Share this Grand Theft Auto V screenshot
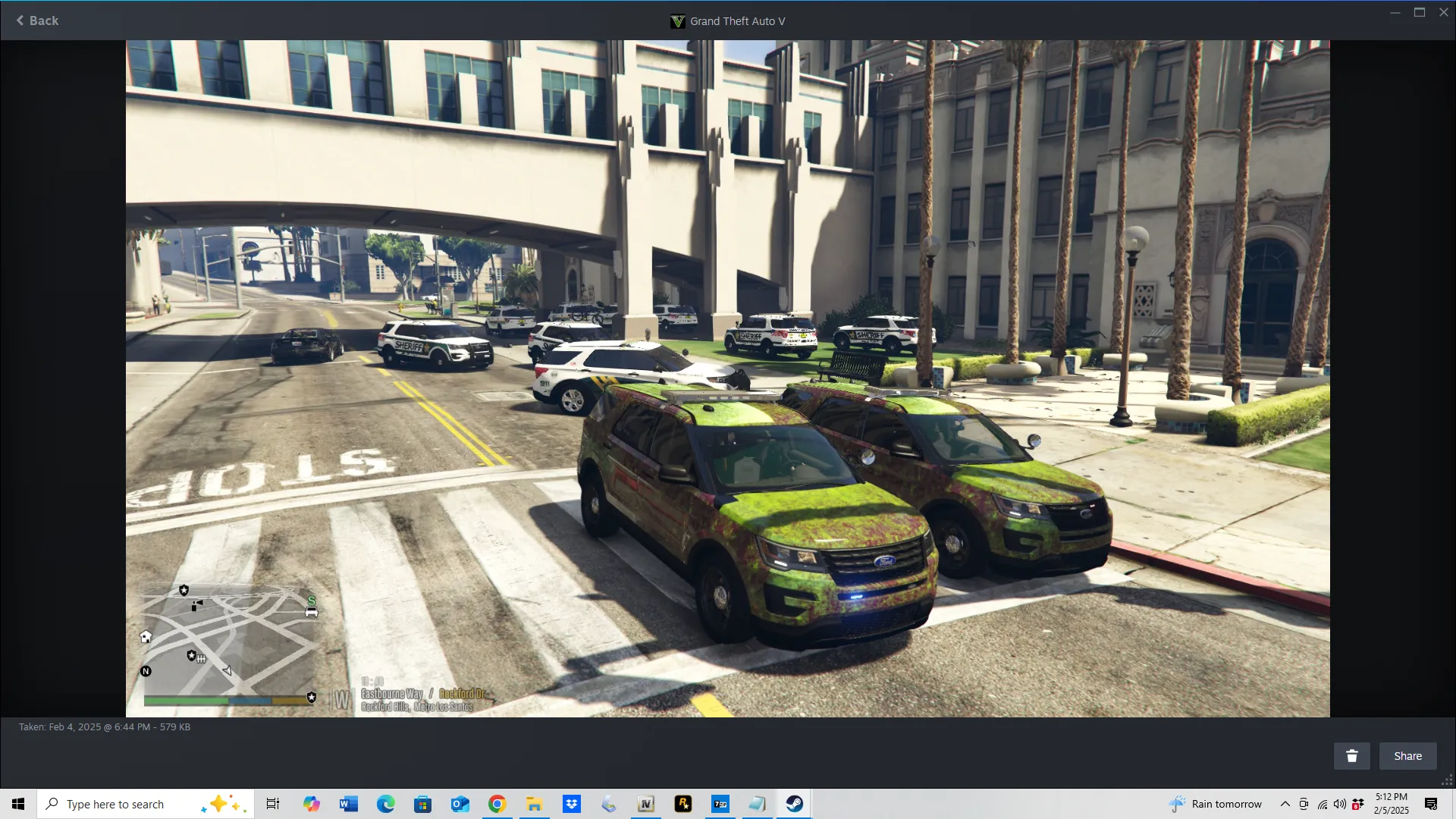 tap(1407, 756)
